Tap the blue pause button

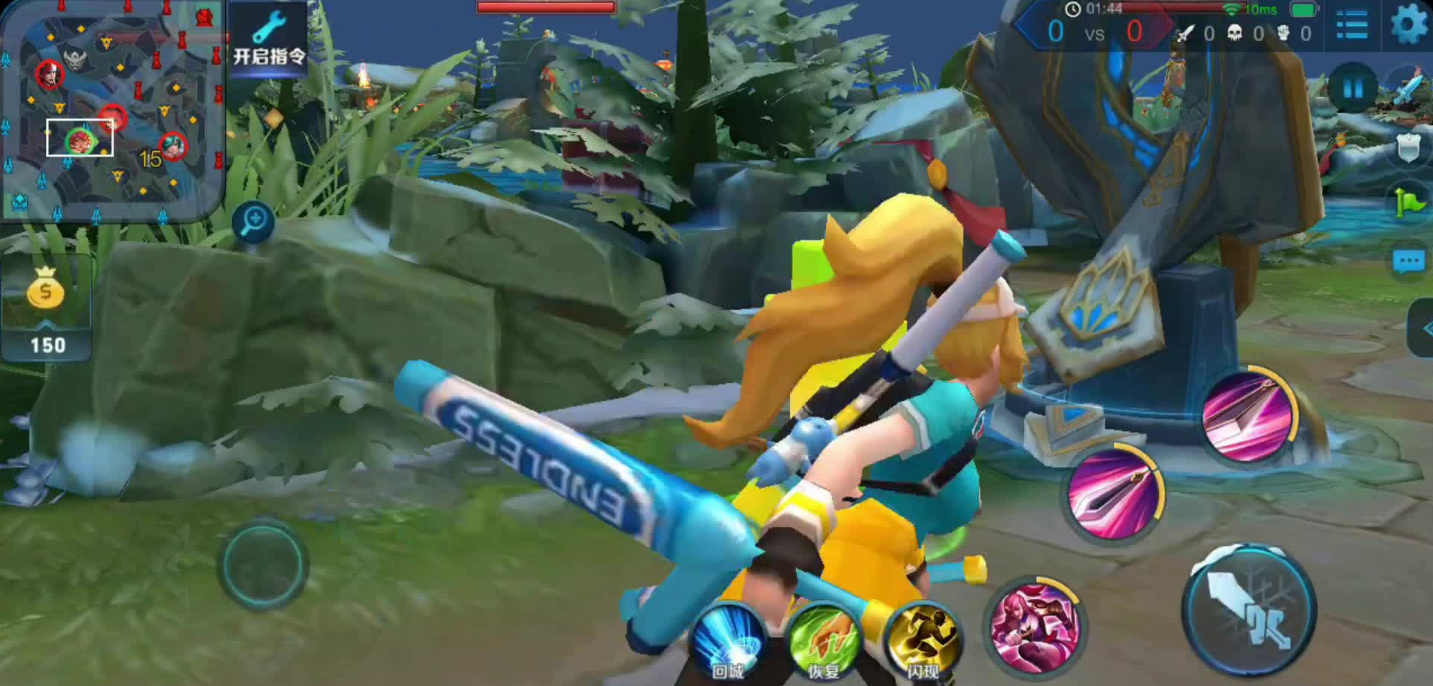tap(1352, 88)
